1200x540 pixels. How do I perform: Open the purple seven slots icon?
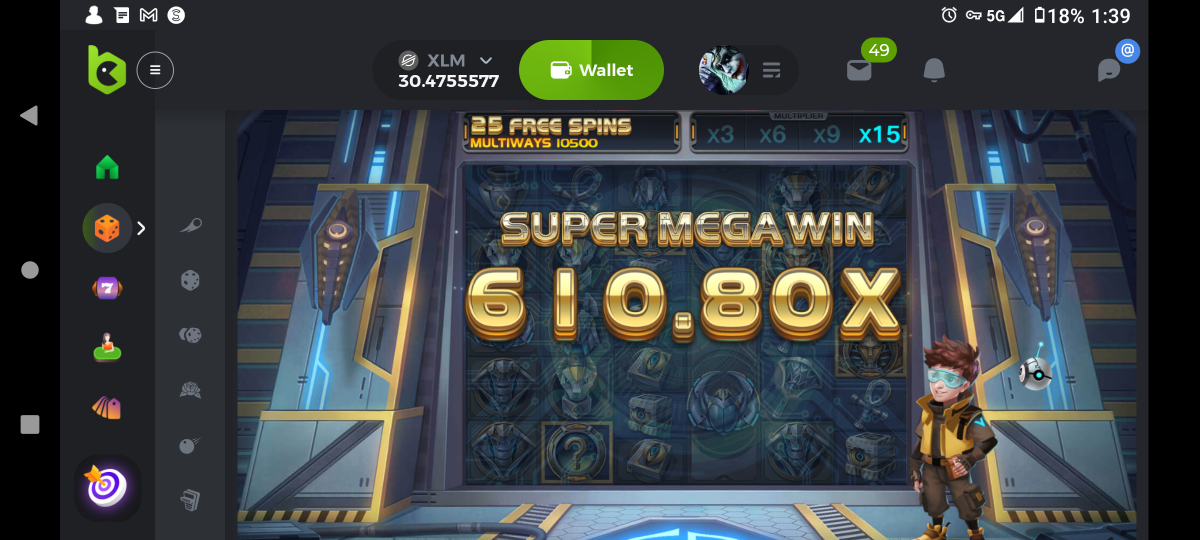107,288
